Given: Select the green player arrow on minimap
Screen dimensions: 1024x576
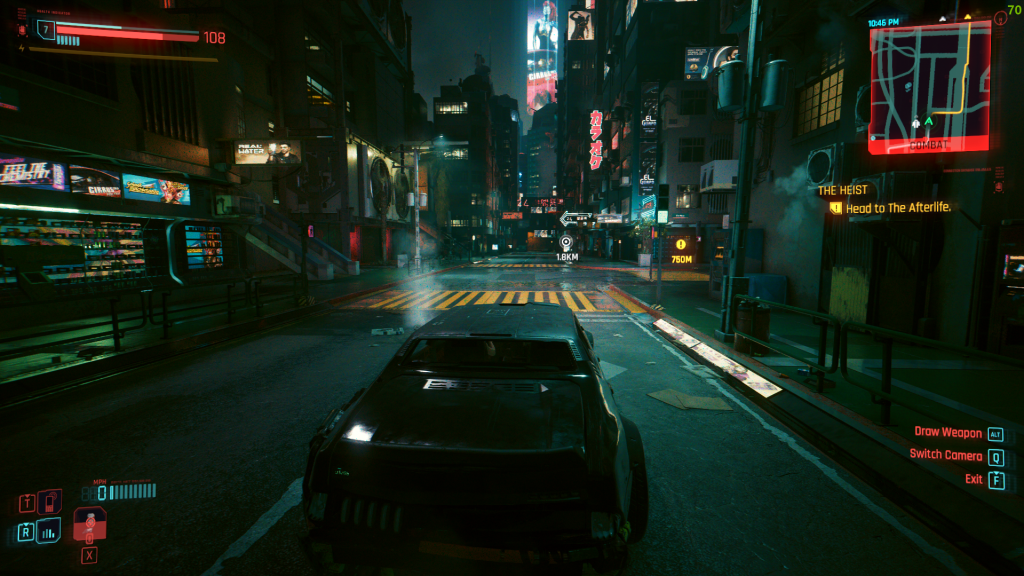Looking at the screenshot, I should point(928,122).
